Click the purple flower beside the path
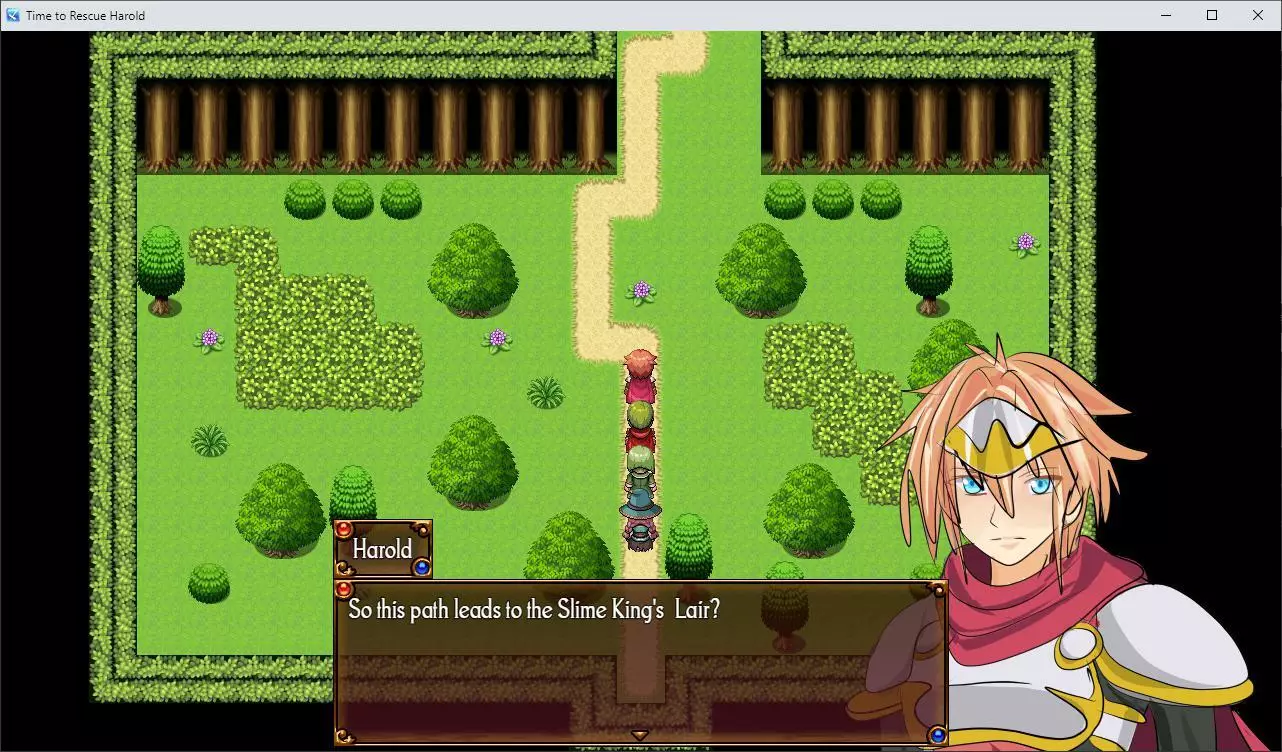This screenshot has width=1282, height=752. click(x=644, y=290)
